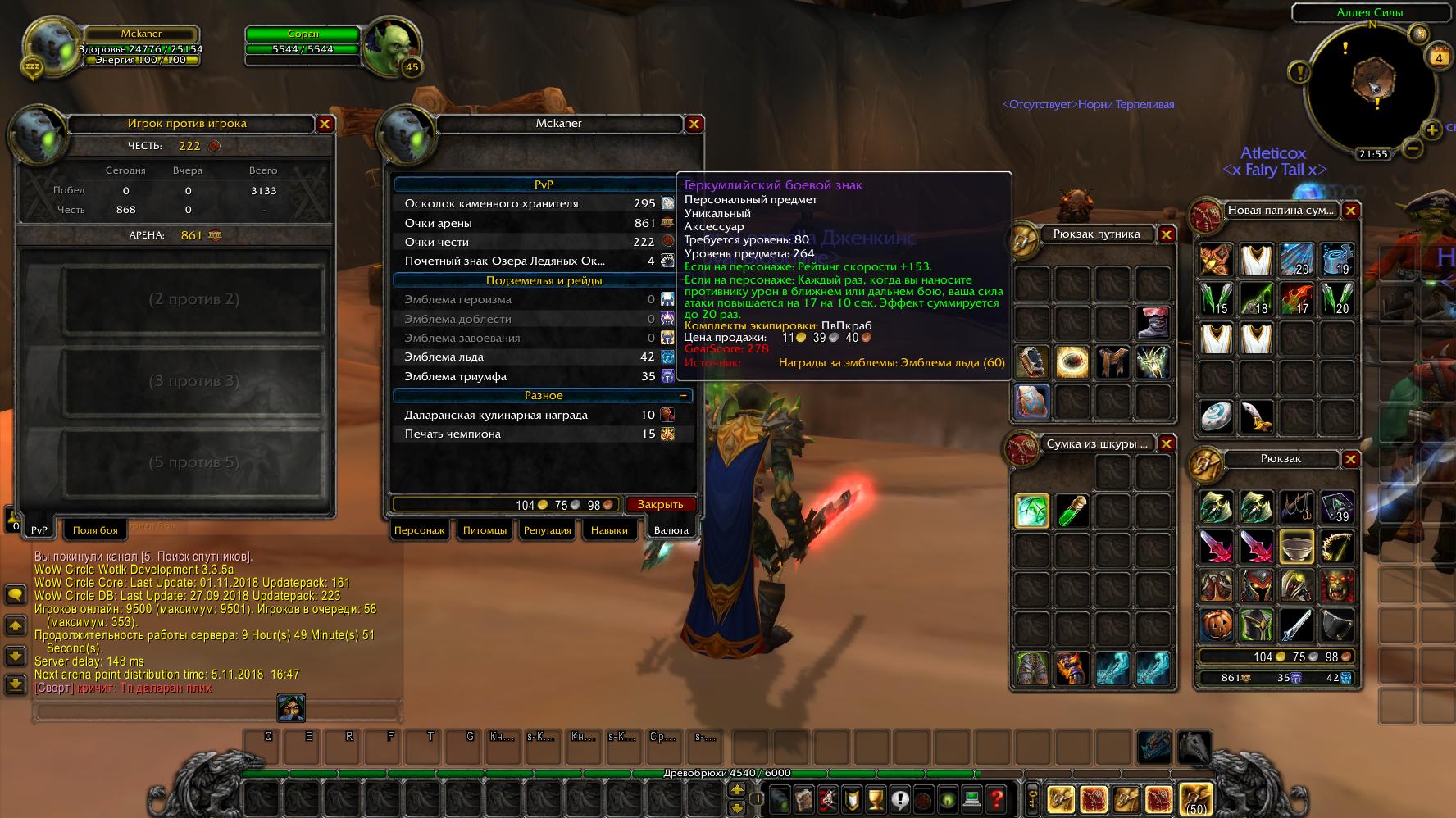Close the Сумка из шкуры bag

pos(1166,444)
